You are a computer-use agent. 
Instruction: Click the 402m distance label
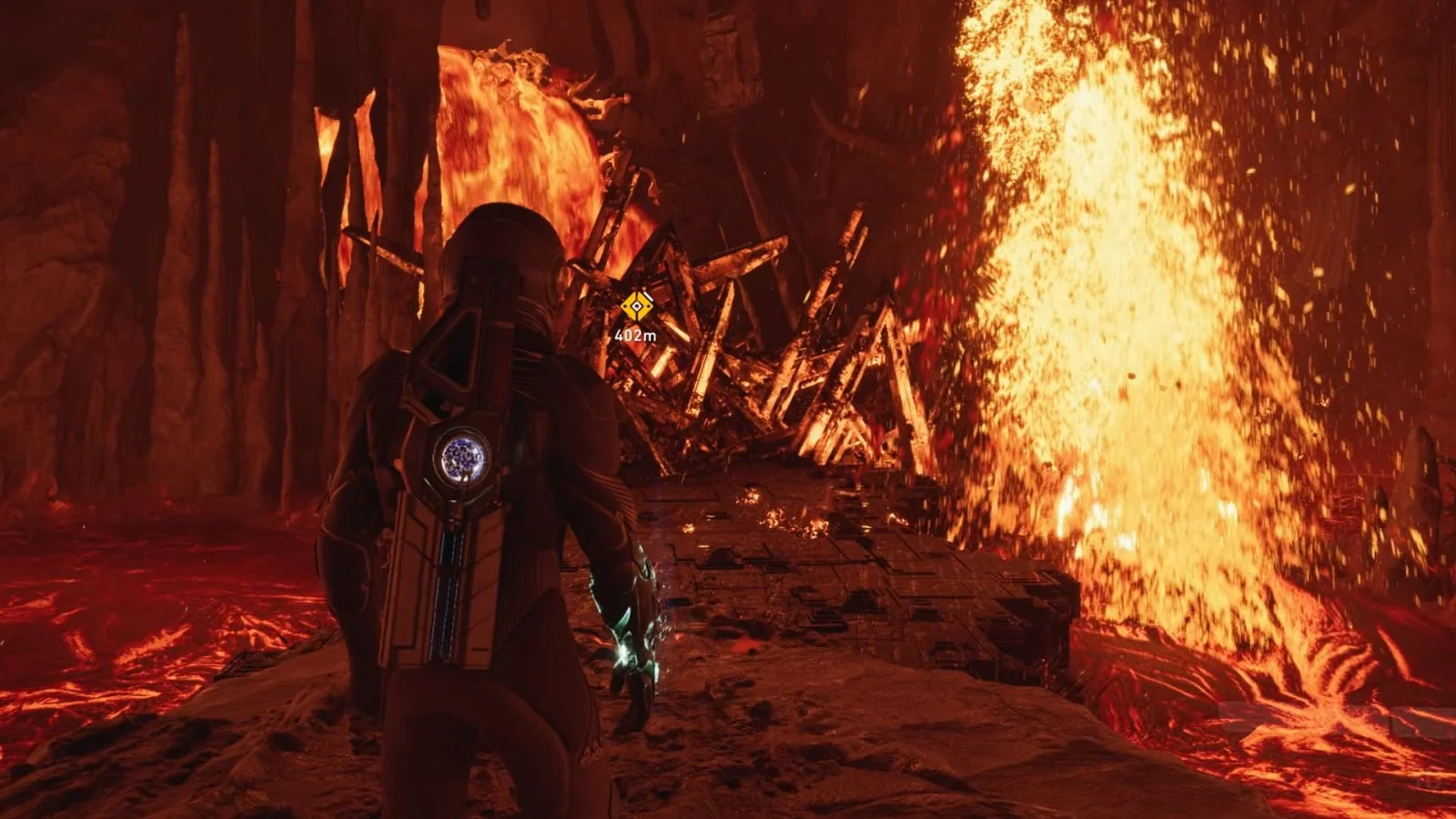(635, 336)
